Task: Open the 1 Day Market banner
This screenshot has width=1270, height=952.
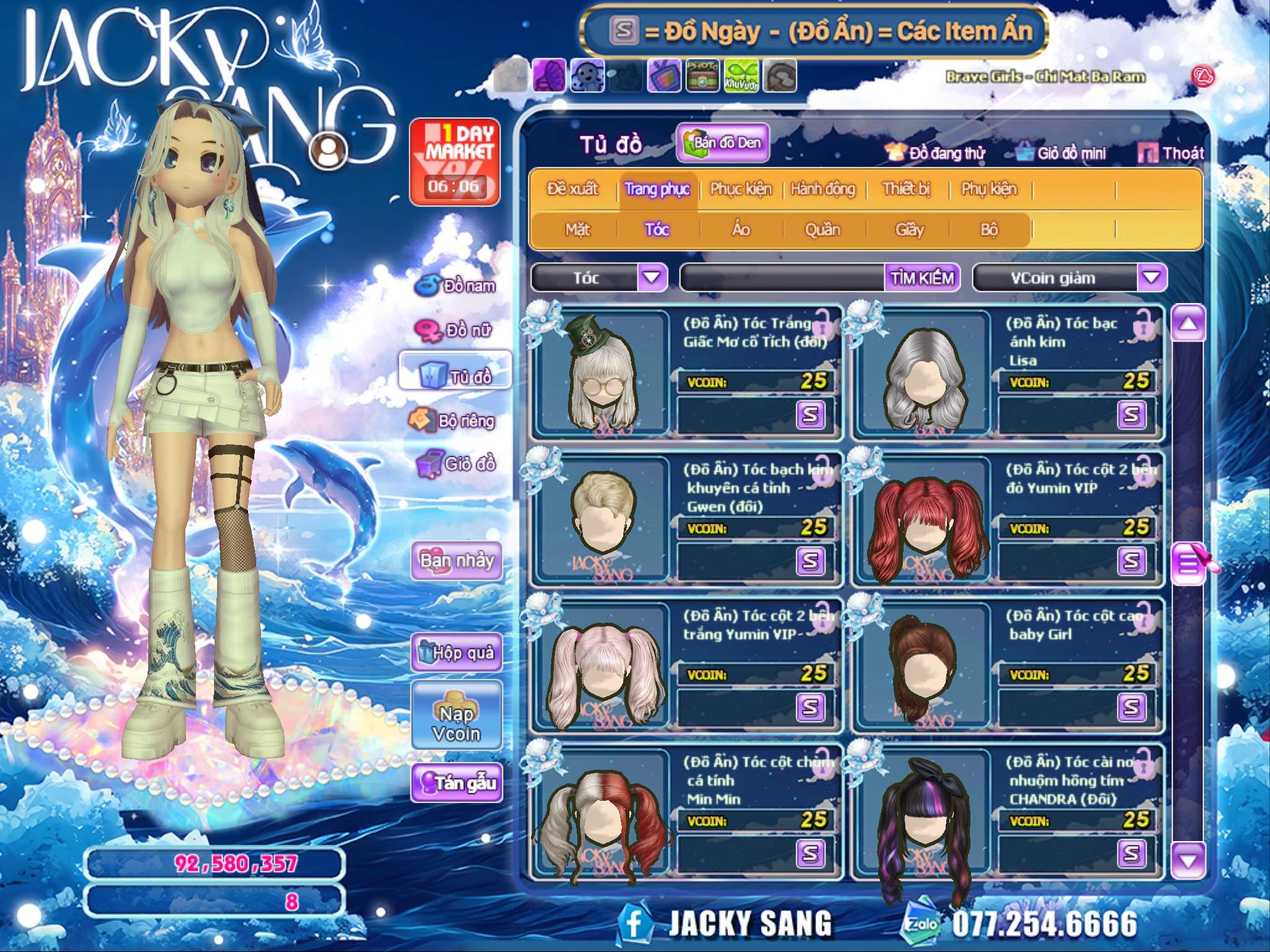Action: (x=455, y=162)
